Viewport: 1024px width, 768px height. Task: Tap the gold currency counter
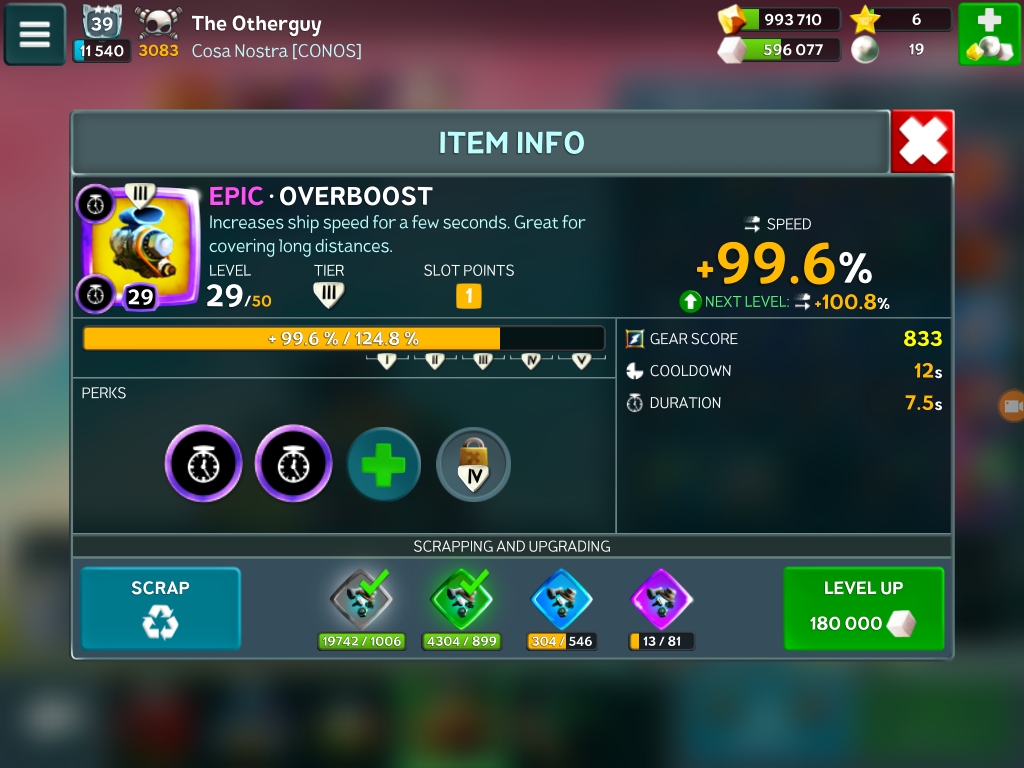780,19
